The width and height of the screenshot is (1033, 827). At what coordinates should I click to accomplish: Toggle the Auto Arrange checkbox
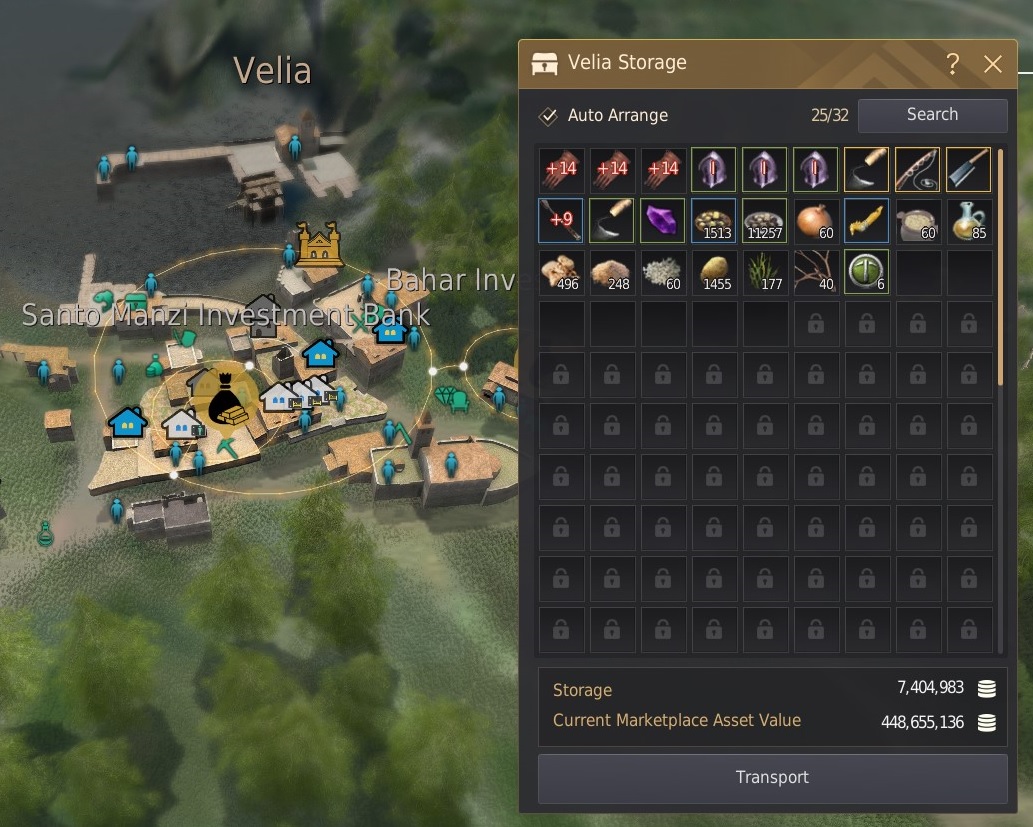tap(548, 116)
